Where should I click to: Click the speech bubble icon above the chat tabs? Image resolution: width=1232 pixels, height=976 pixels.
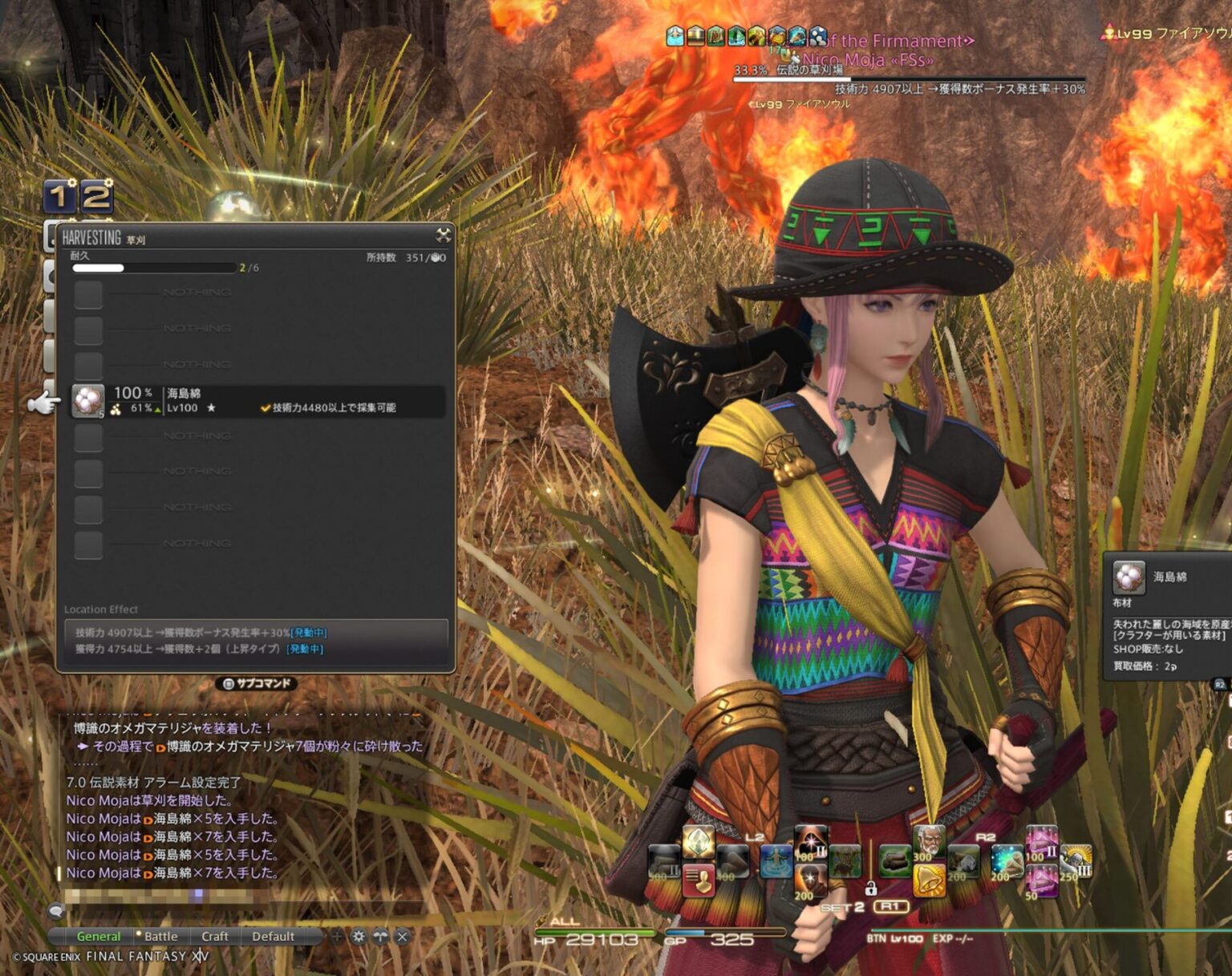tap(55, 911)
